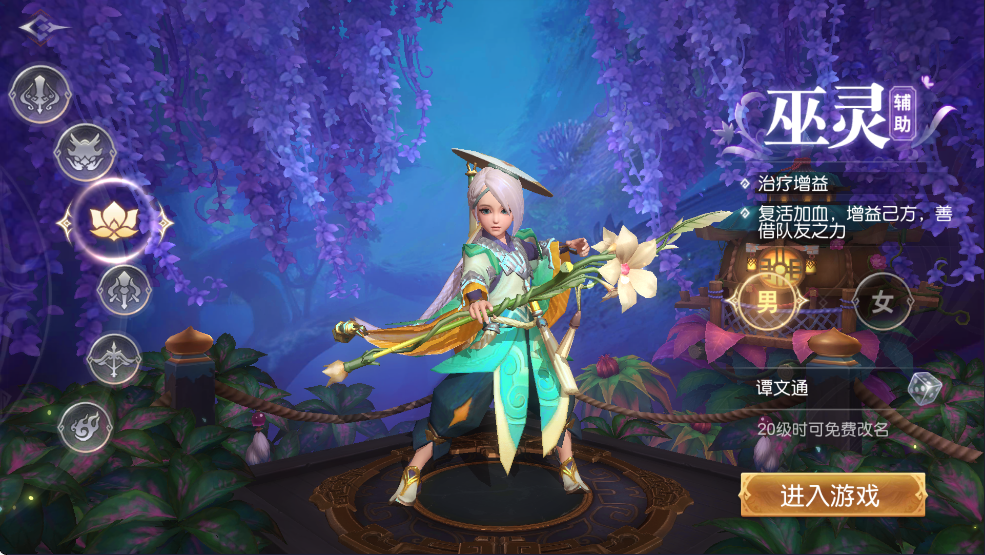Select the sword emblem class icon
985x555 pixels.
point(38,95)
